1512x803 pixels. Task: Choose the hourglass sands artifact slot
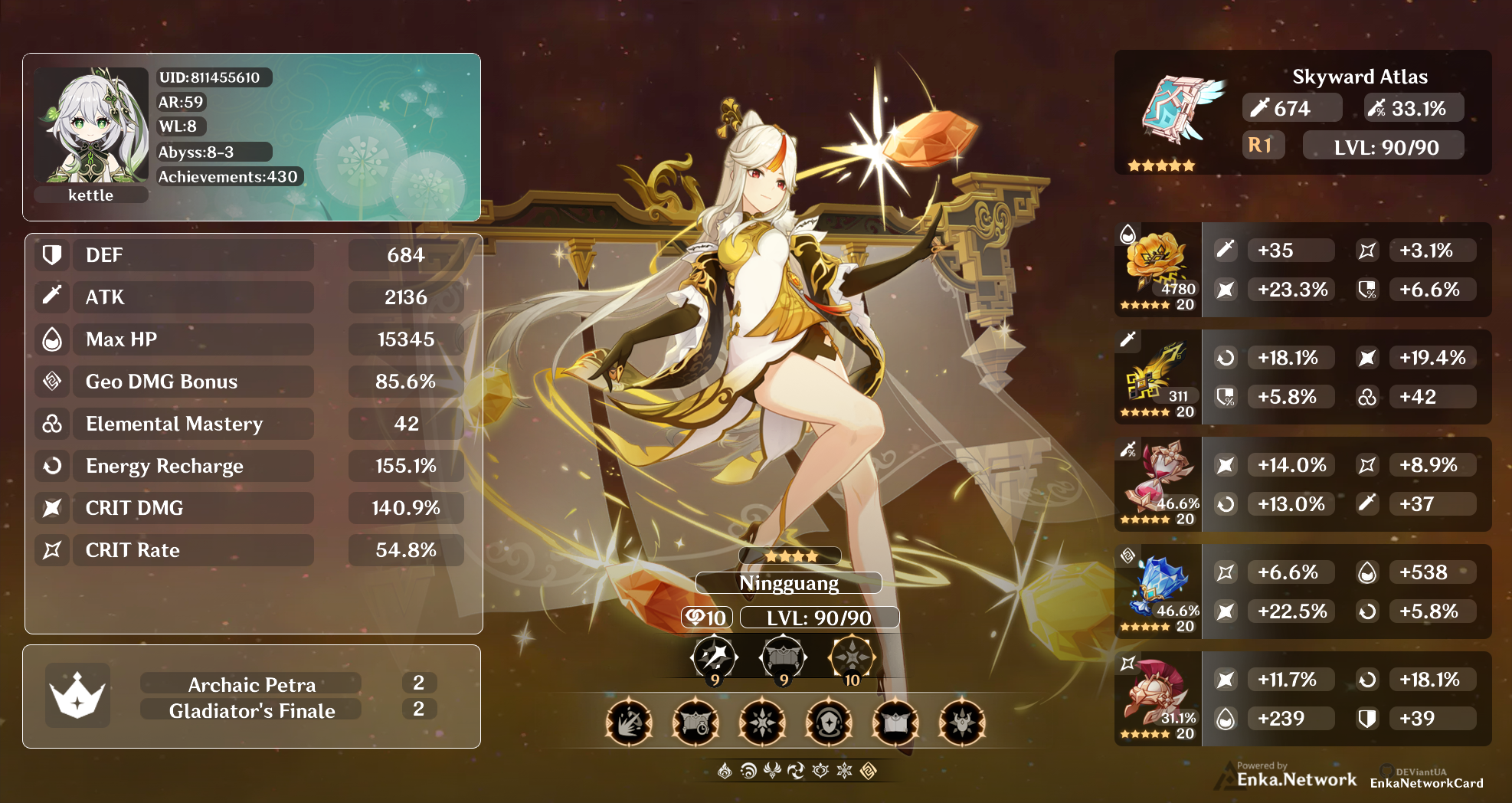tap(1157, 477)
